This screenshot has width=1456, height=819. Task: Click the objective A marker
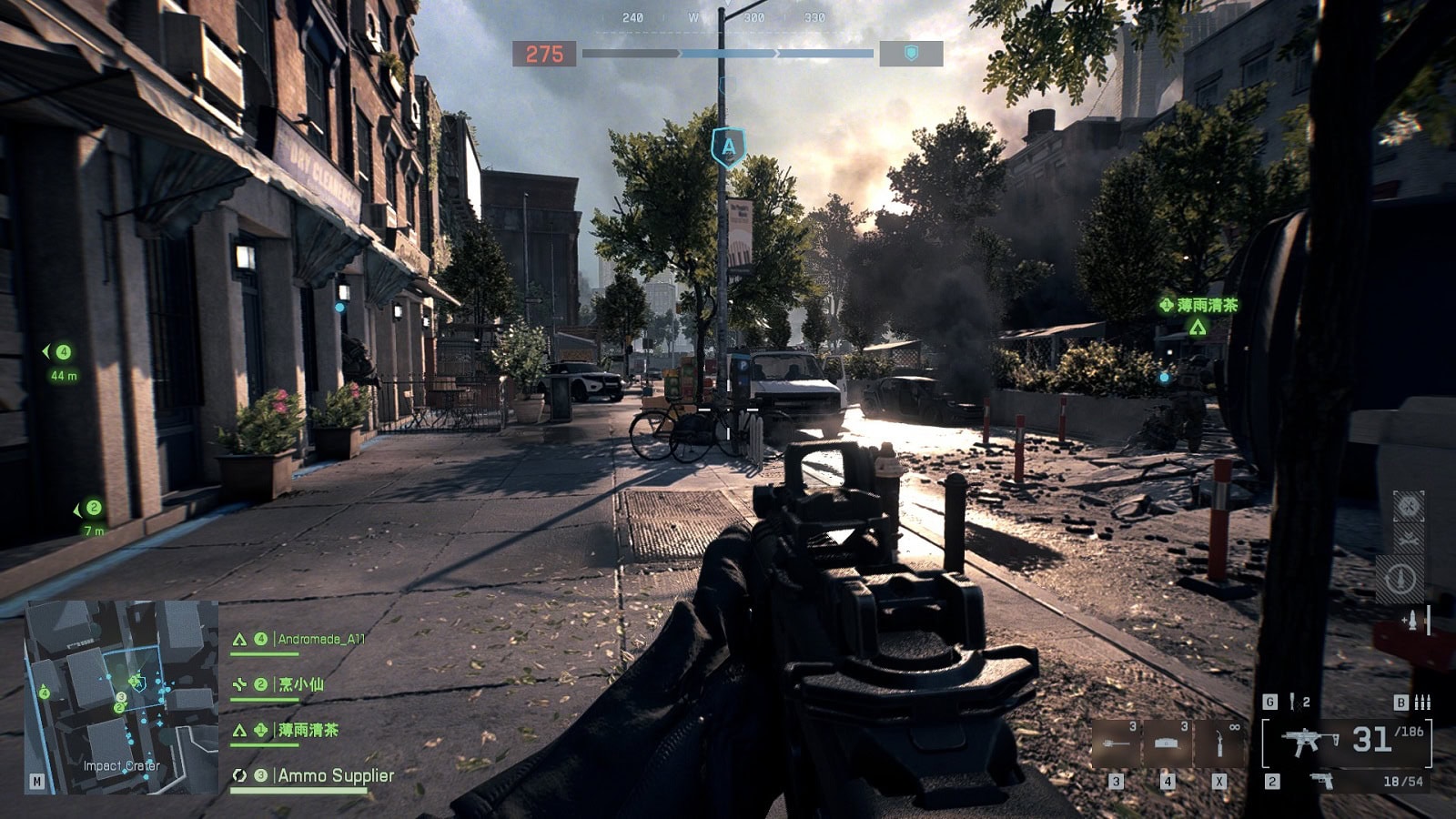pyautogui.click(x=728, y=147)
